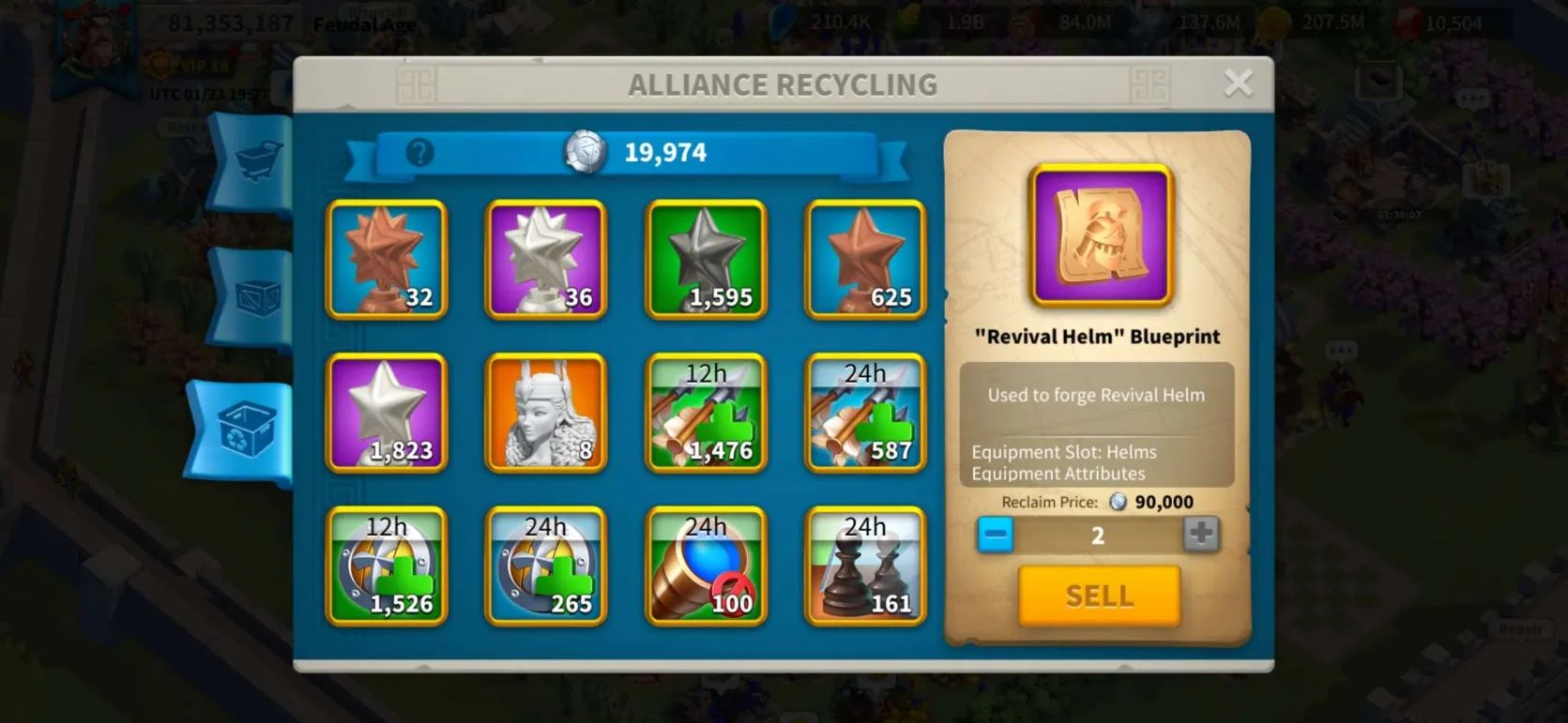This screenshot has width=1568, height=723.
Task: Select the silver star item with 1,823
Action: click(387, 413)
